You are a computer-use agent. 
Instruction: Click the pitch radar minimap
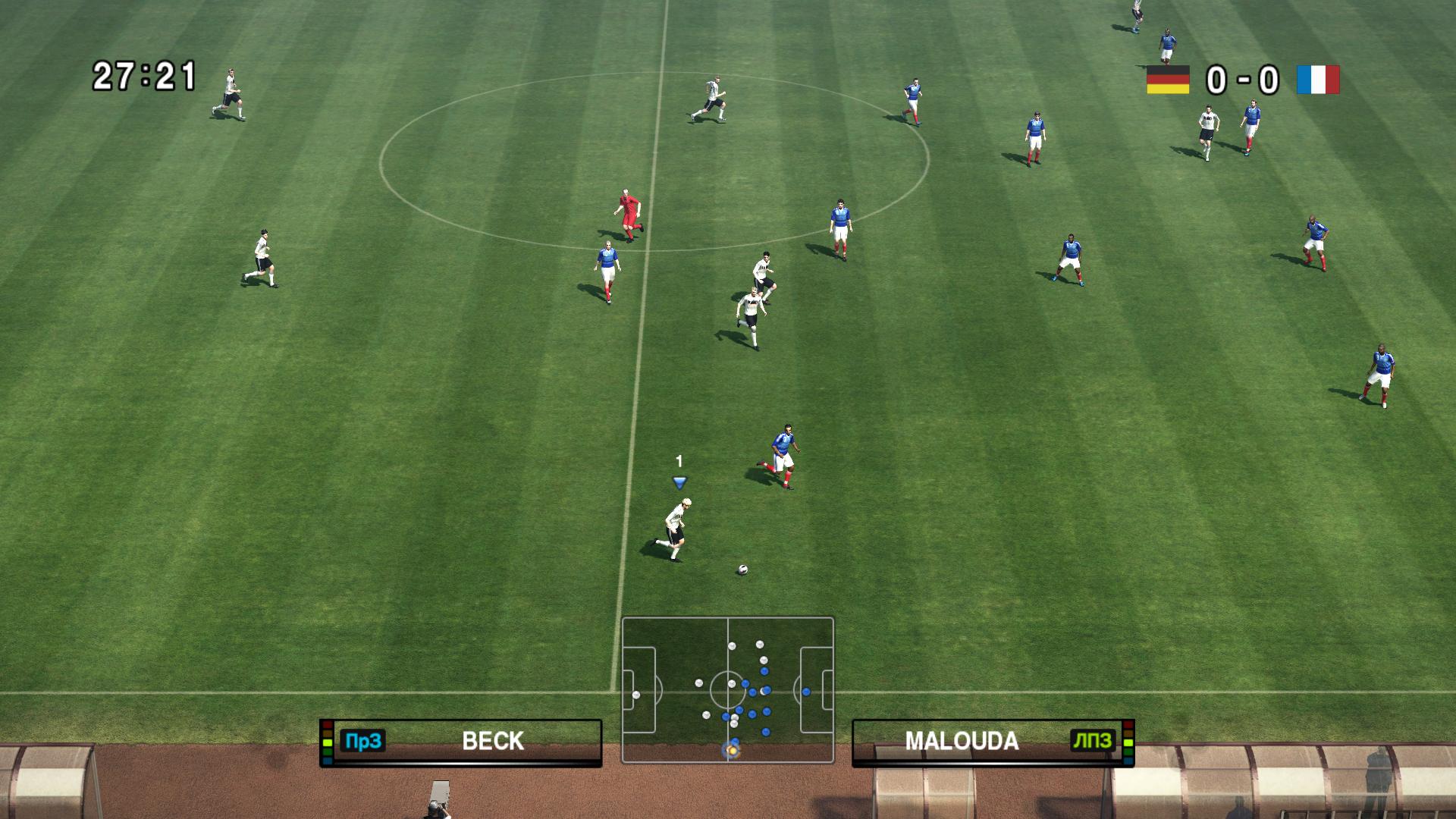coord(727,689)
